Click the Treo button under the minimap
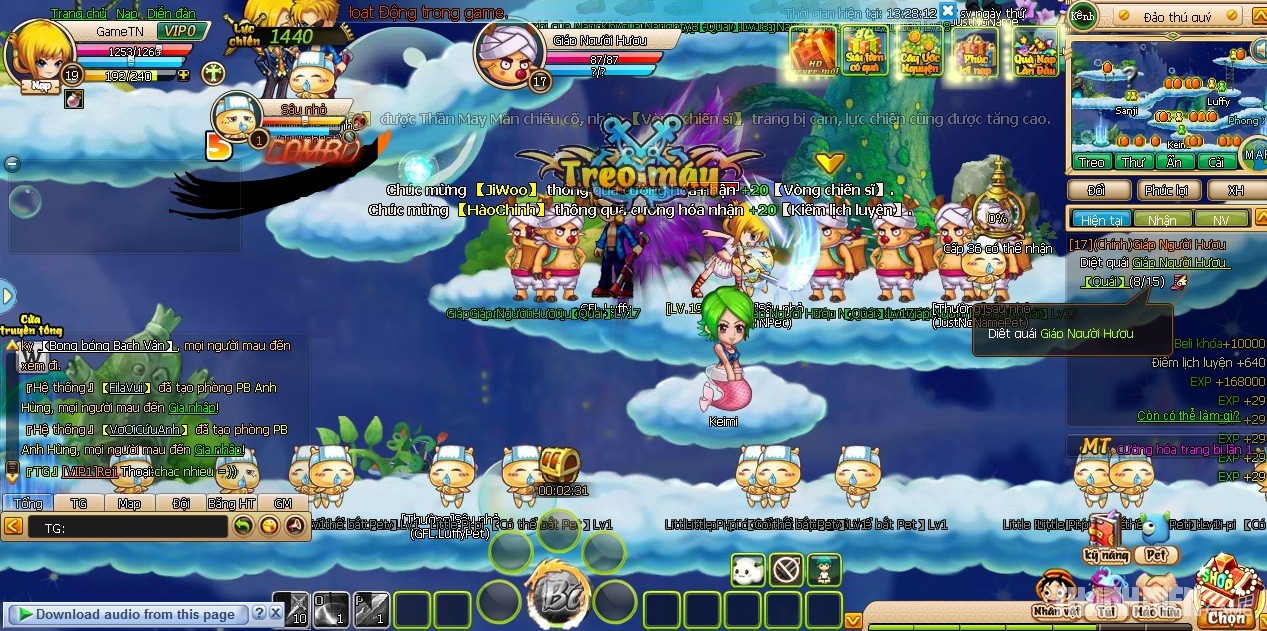Viewport: 1267px width, 631px height. pos(1091,162)
